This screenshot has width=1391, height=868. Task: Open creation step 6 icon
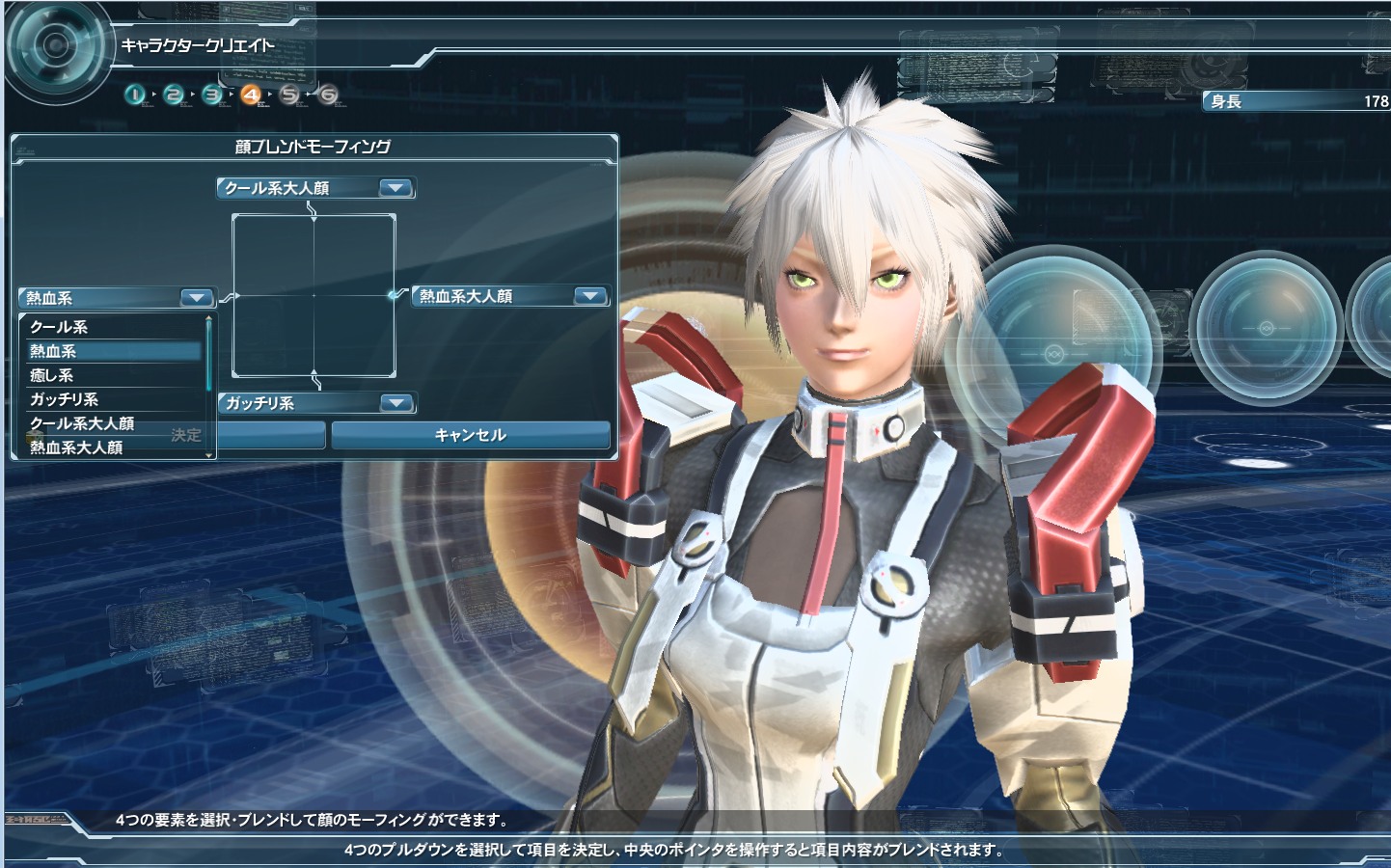tap(328, 95)
